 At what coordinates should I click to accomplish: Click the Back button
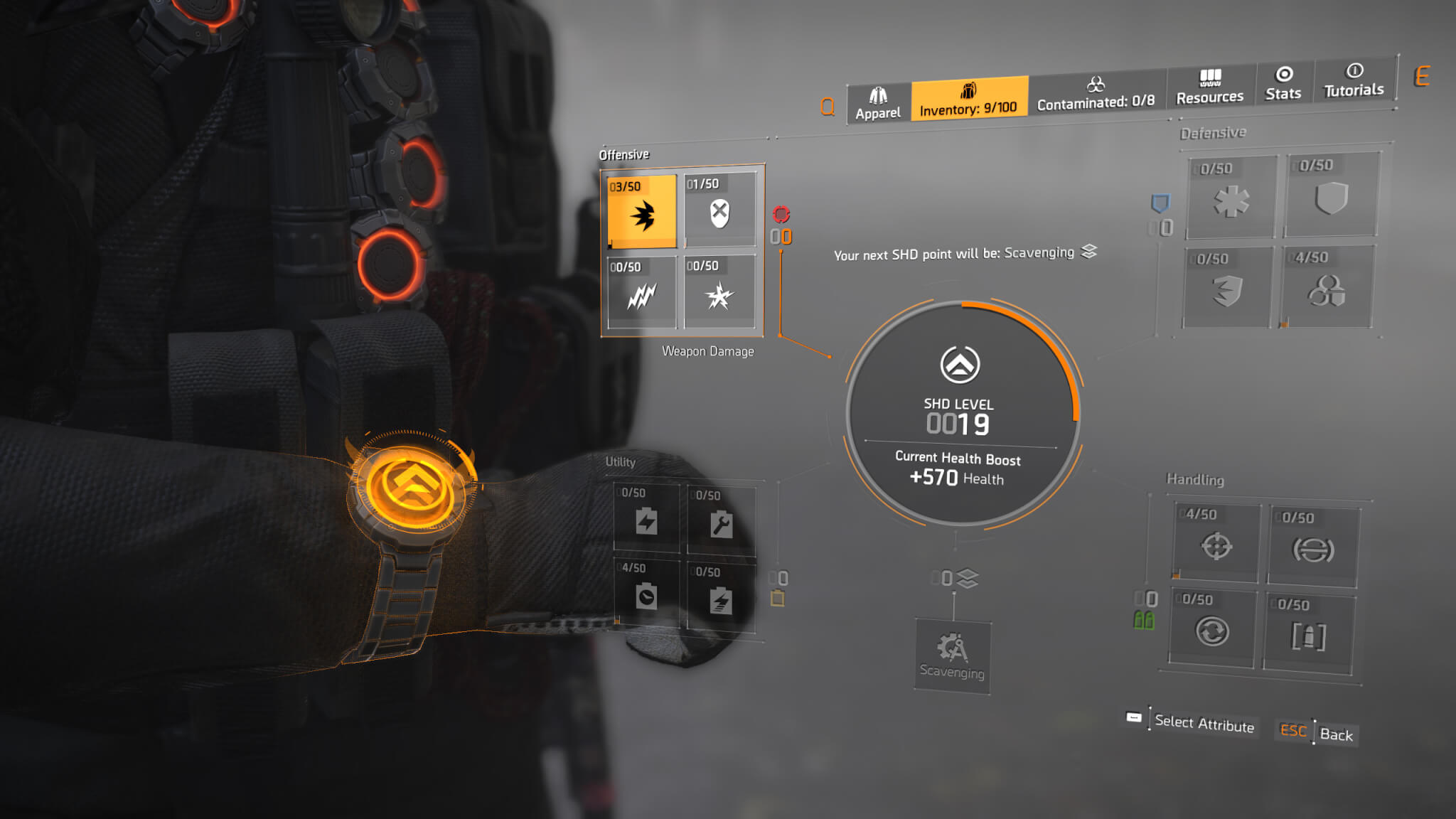coord(1335,734)
